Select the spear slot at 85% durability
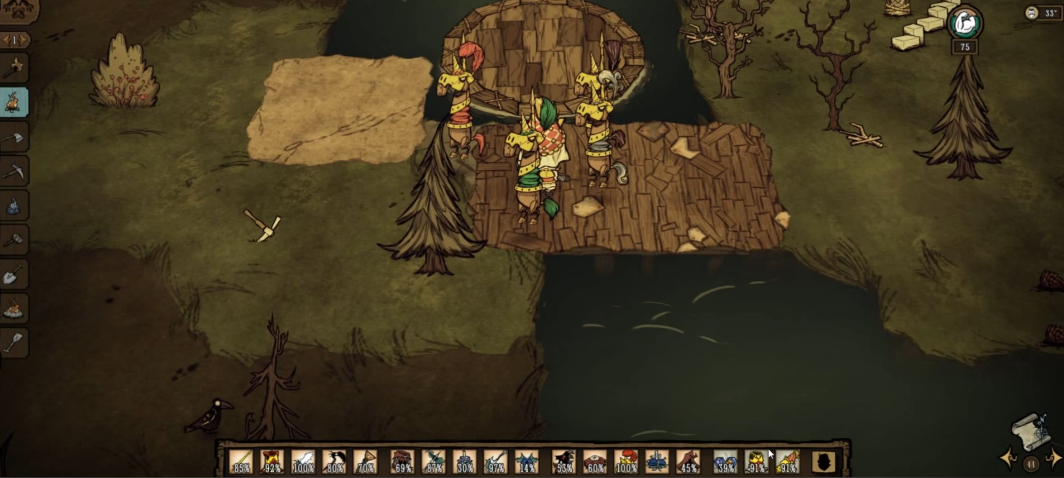This screenshot has width=1064, height=478. point(240,461)
